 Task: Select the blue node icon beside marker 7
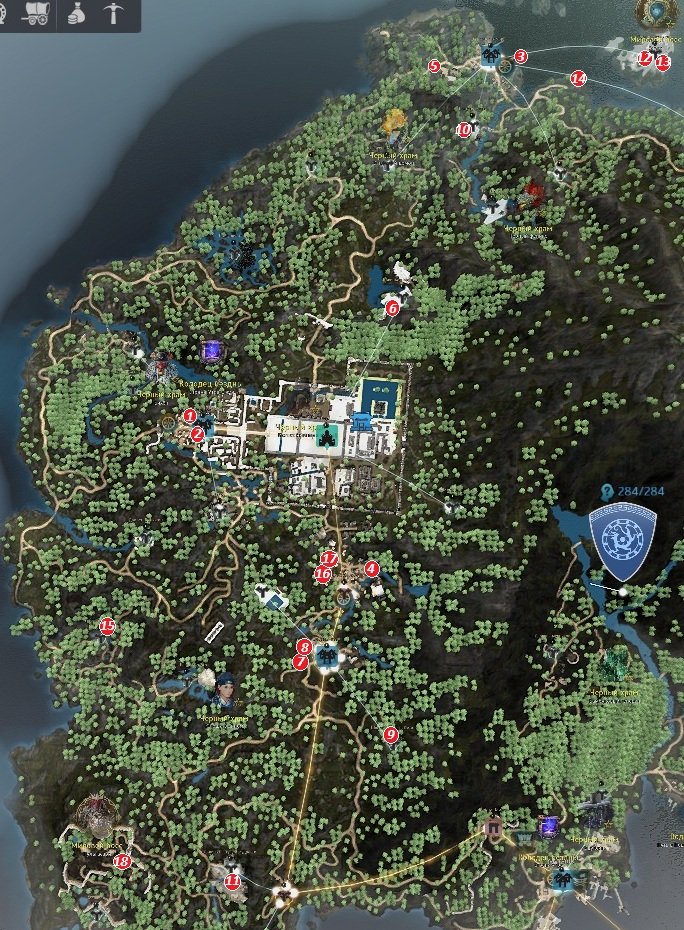(326, 656)
